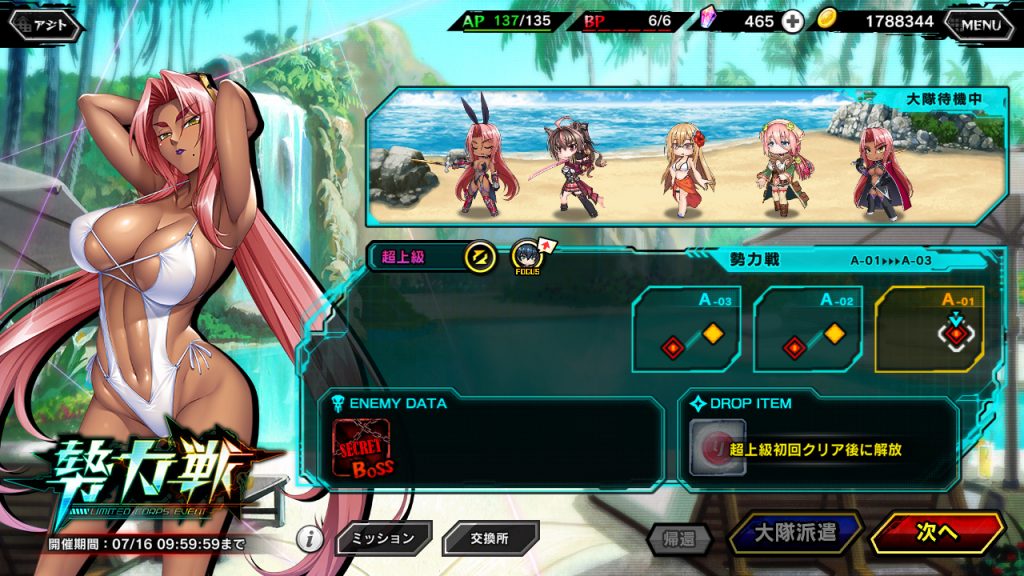The width and height of the screenshot is (1024, 576).
Task: Show event info with the i icon
Action: pos(311,540)
